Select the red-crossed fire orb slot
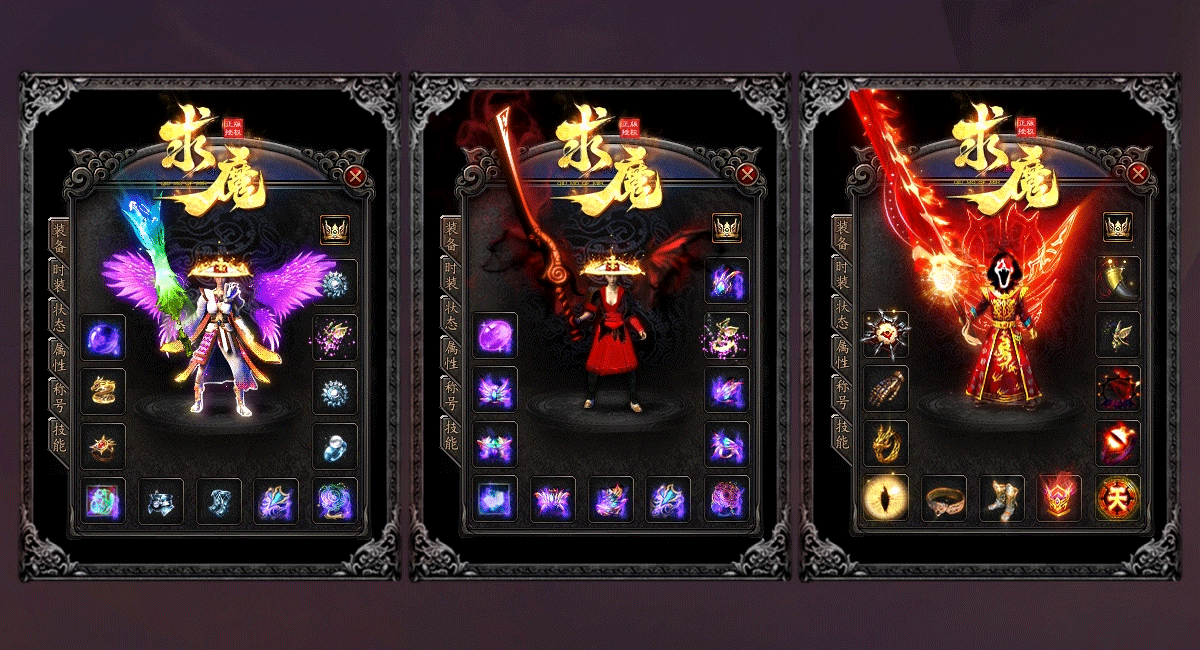The height and width of the screenshot is (650, 1200). click(1117, 443)
